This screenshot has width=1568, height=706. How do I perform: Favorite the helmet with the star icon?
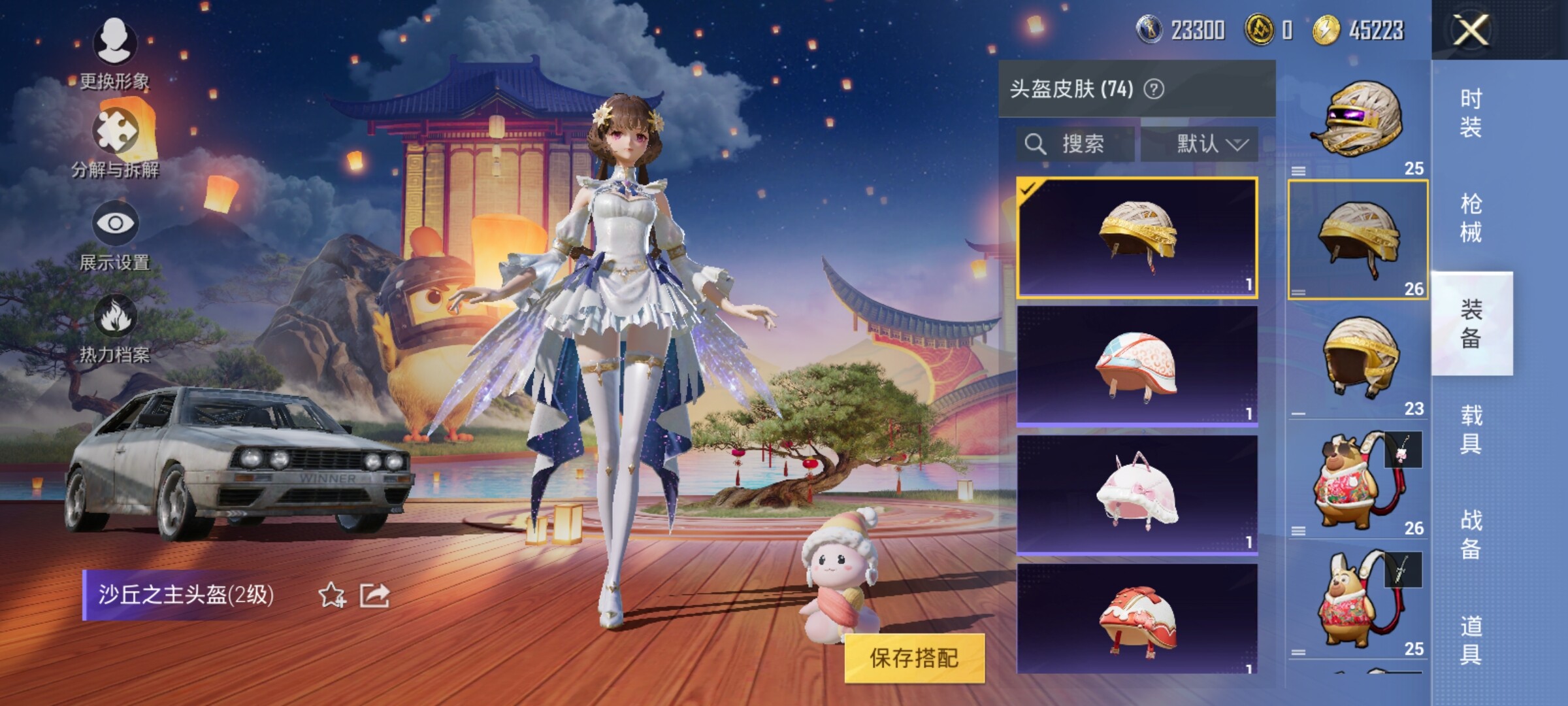(332, 595)
